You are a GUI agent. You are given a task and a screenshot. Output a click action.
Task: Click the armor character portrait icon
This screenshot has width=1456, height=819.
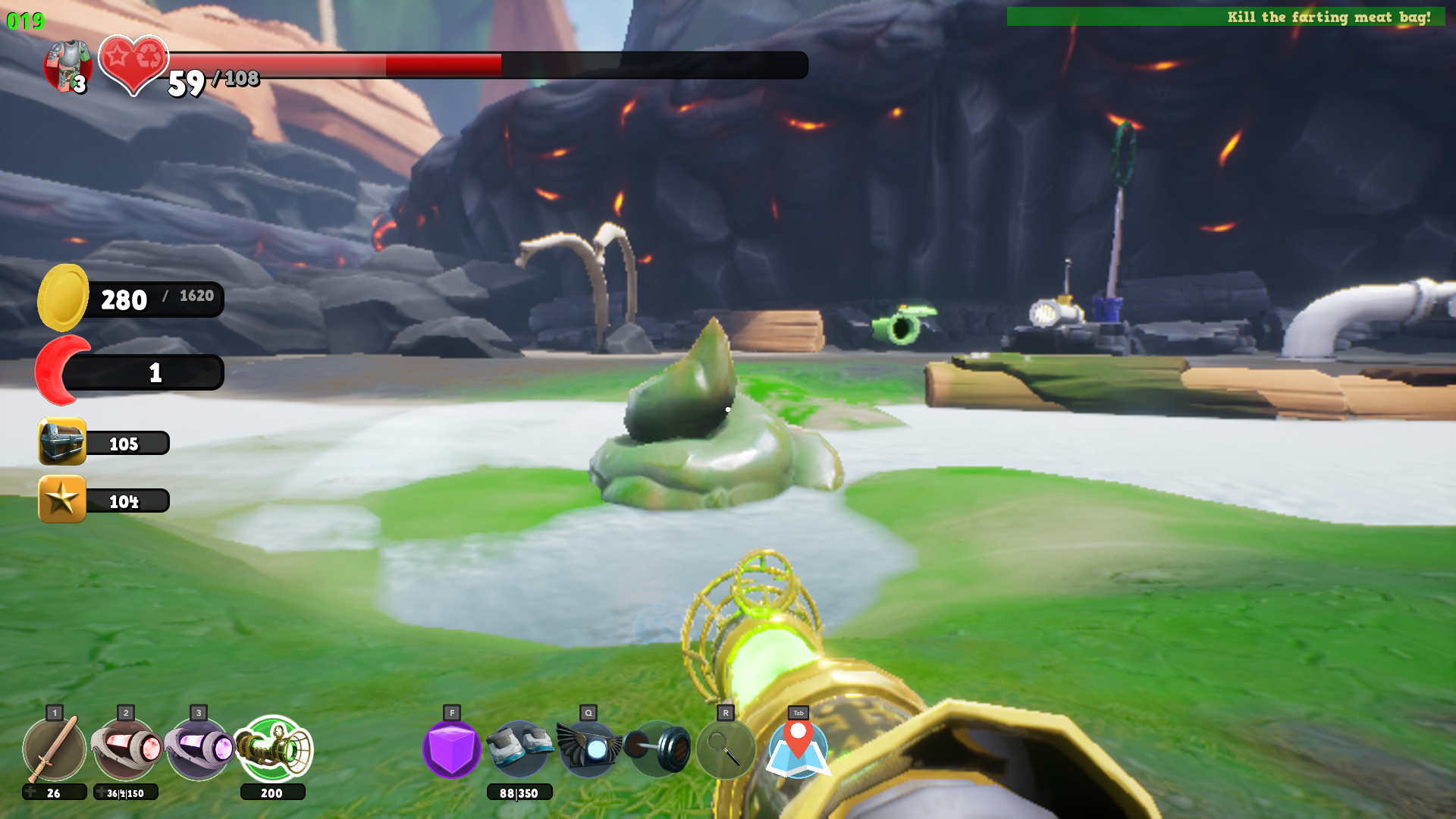pos(68,66)
